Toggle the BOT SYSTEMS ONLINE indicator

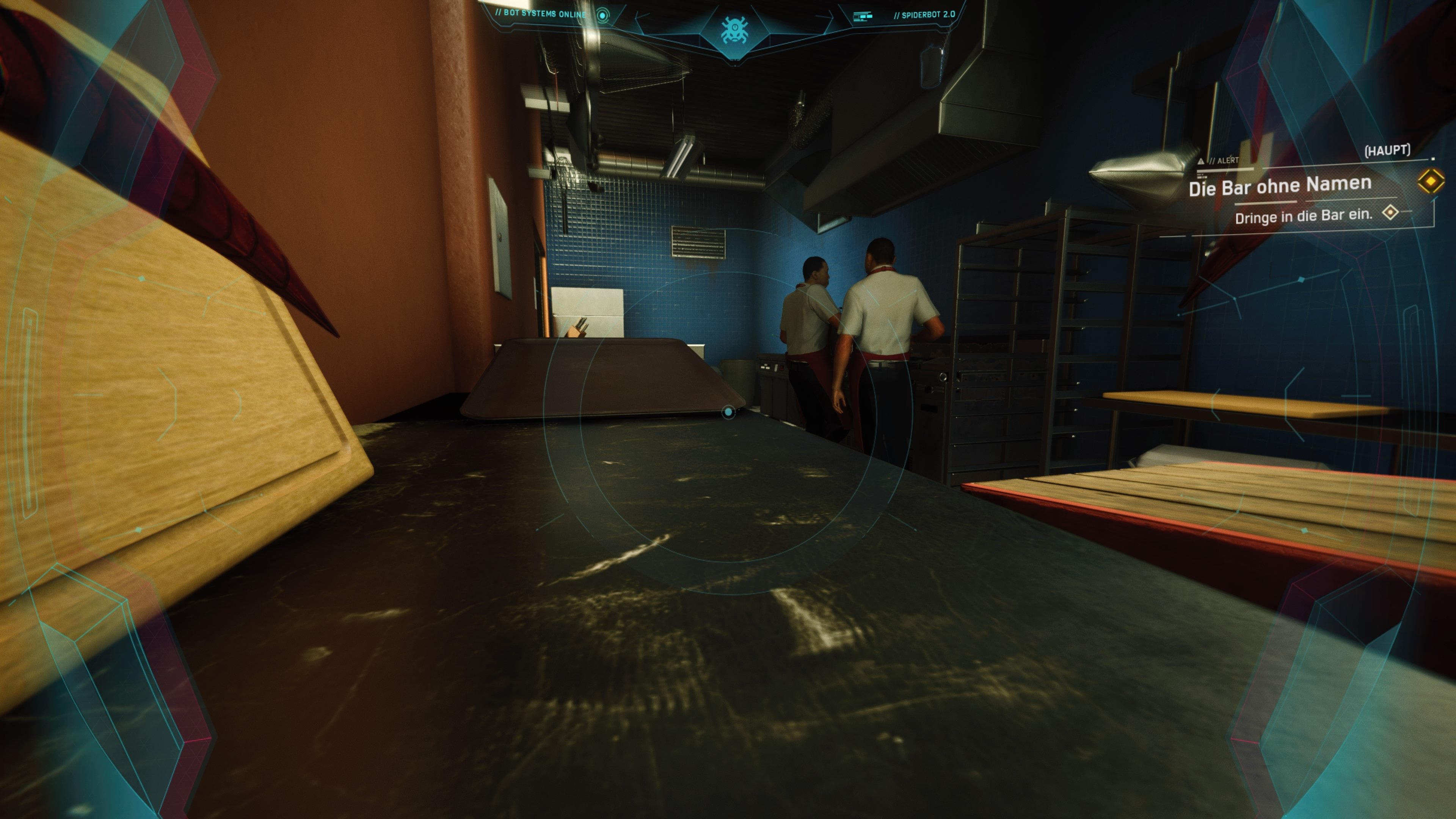click(541, 14)
